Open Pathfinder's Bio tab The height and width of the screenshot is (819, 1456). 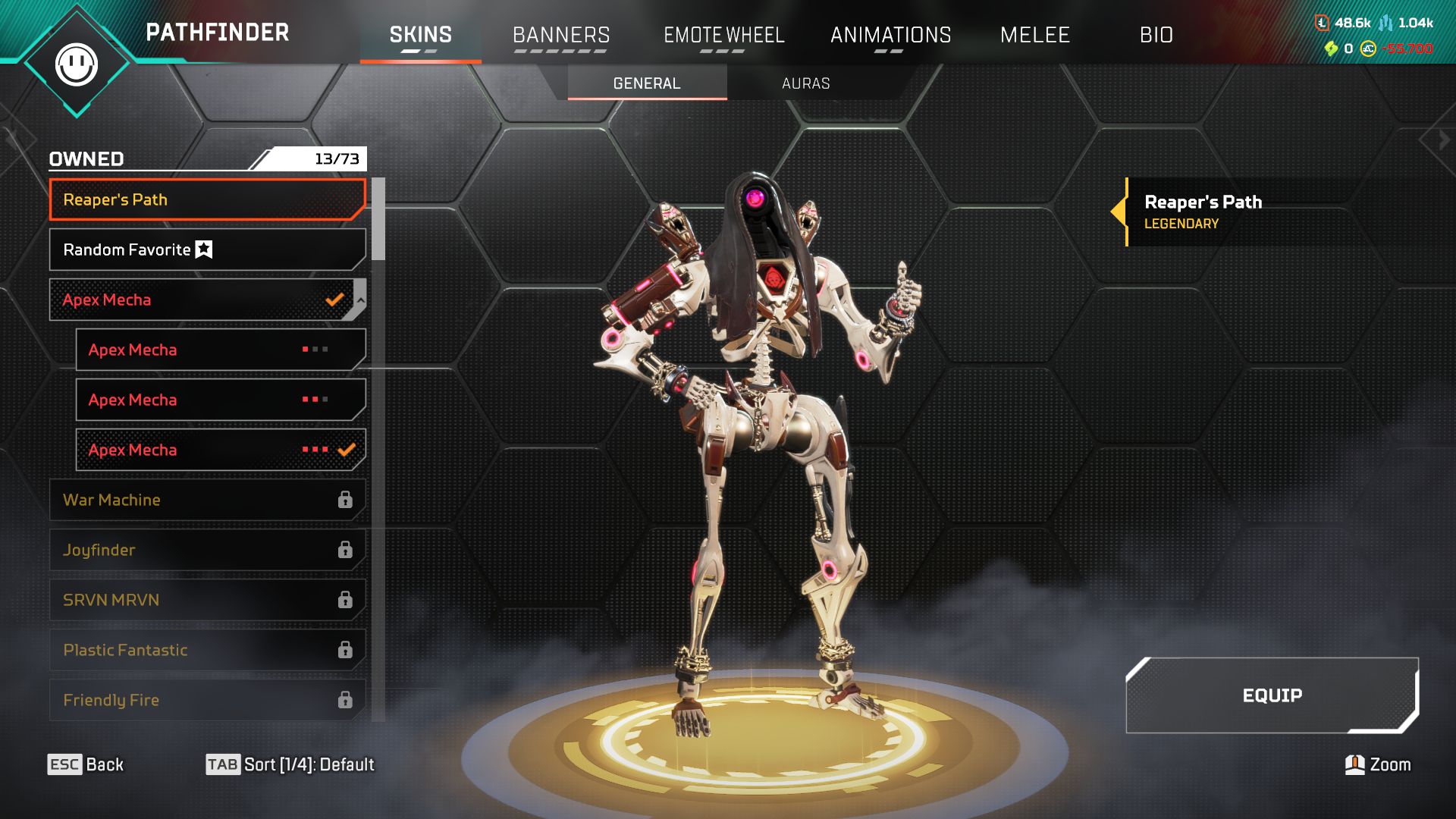click(1156, 35)
